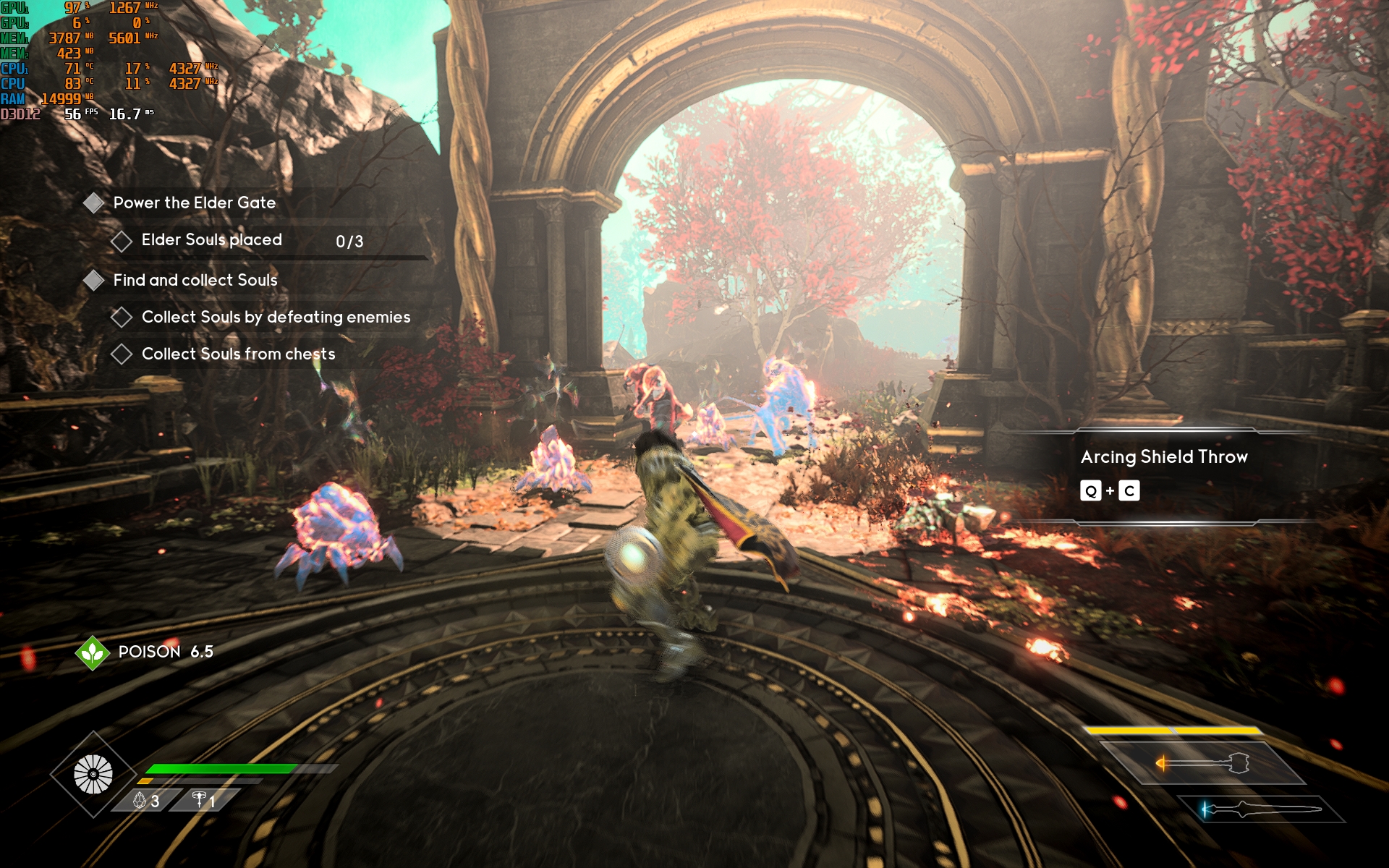Select the orange warhammer weapon slot
Viewport: 1389px width, 868px height.
pos(1202,763)
